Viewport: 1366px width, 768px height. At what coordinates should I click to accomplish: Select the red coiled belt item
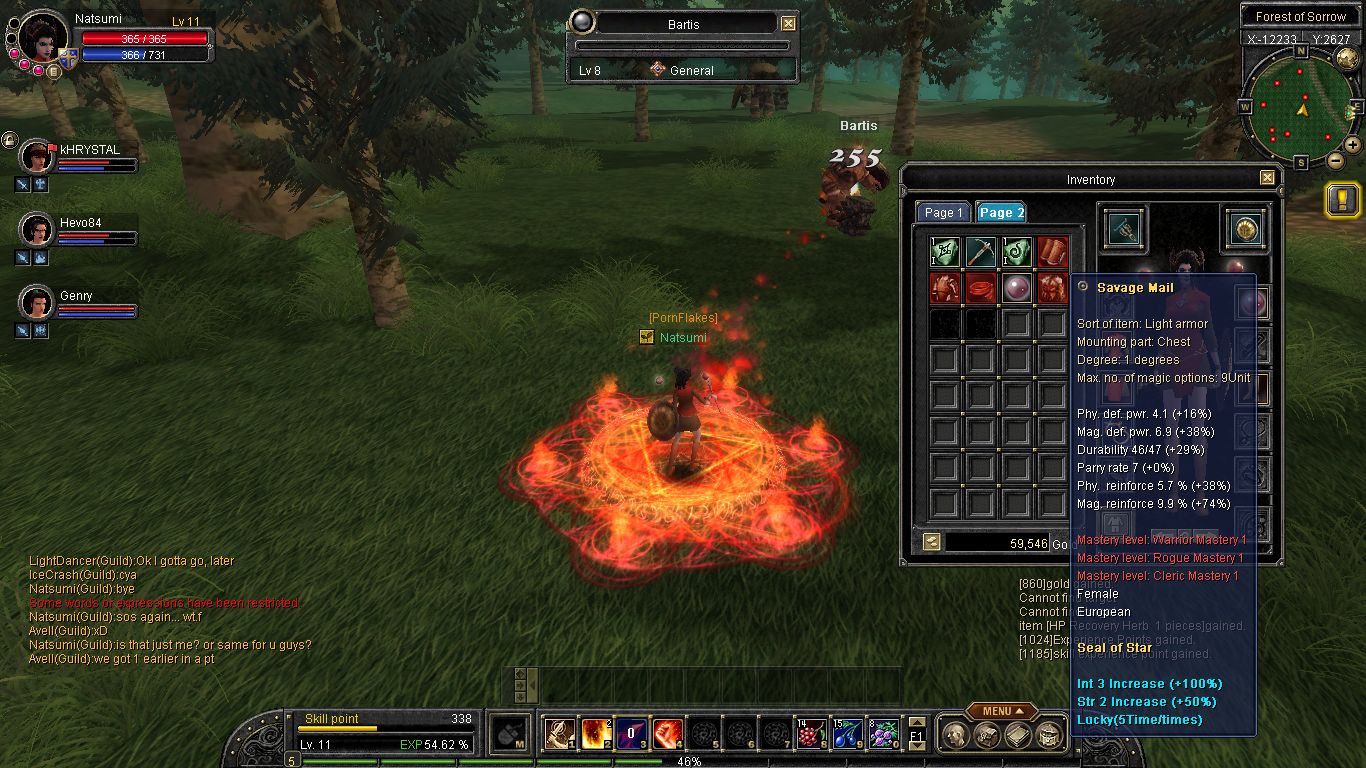pos(981,288)
